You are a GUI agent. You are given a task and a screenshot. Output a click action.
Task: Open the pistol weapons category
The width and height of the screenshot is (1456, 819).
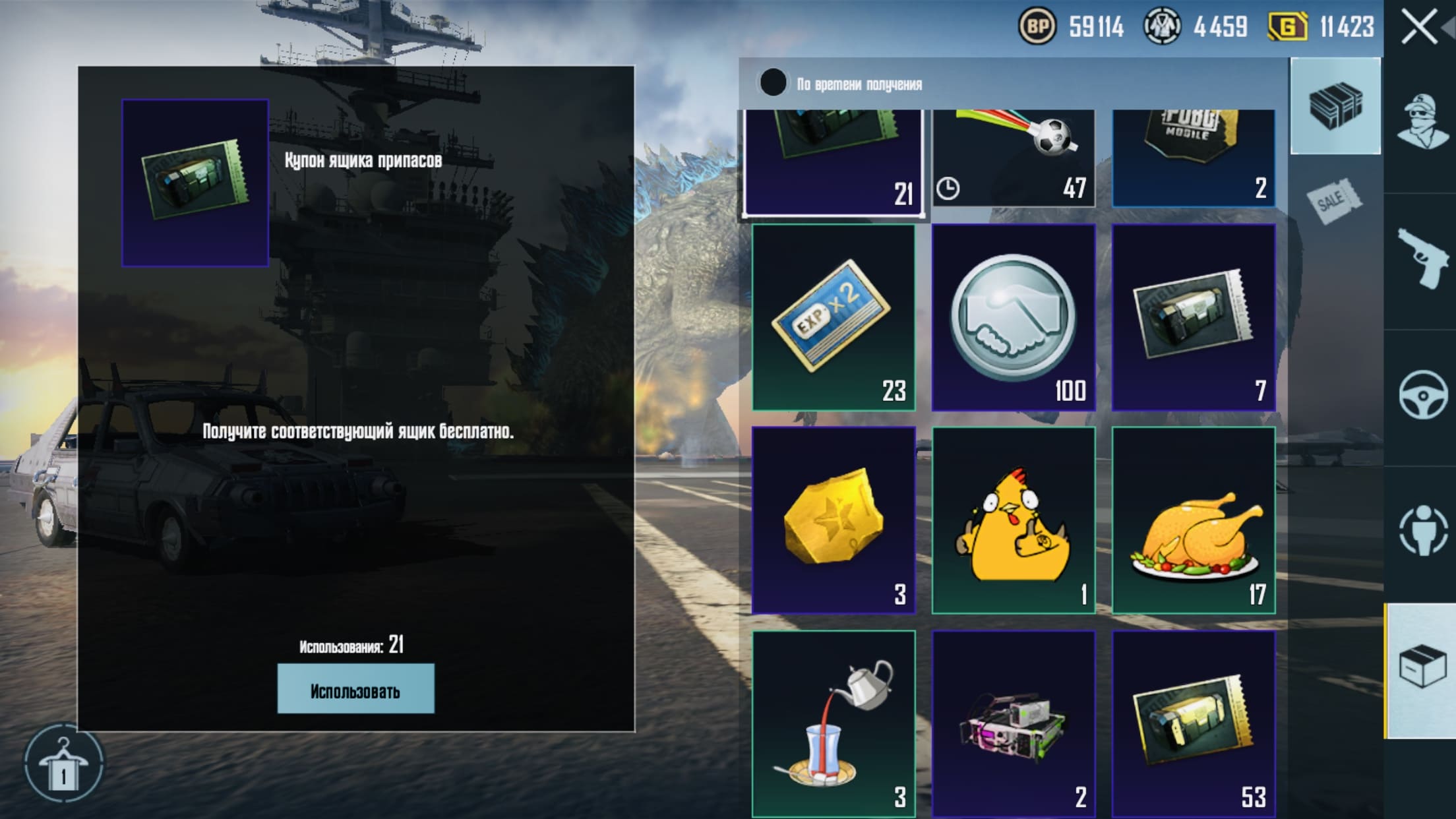pyautogui.click(x=1421, y=259)
